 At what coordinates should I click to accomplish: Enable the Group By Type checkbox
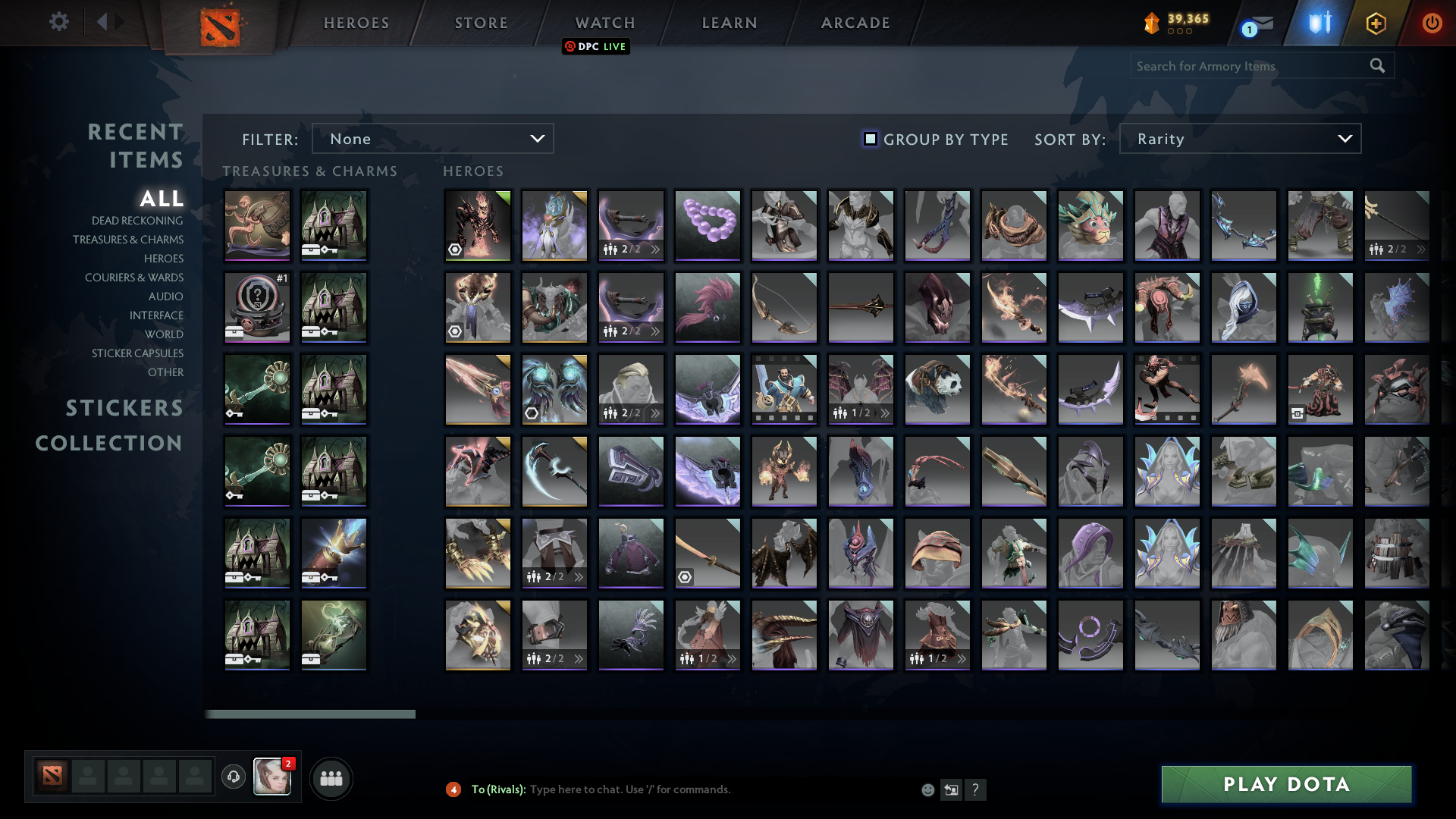tap(870, 139)
